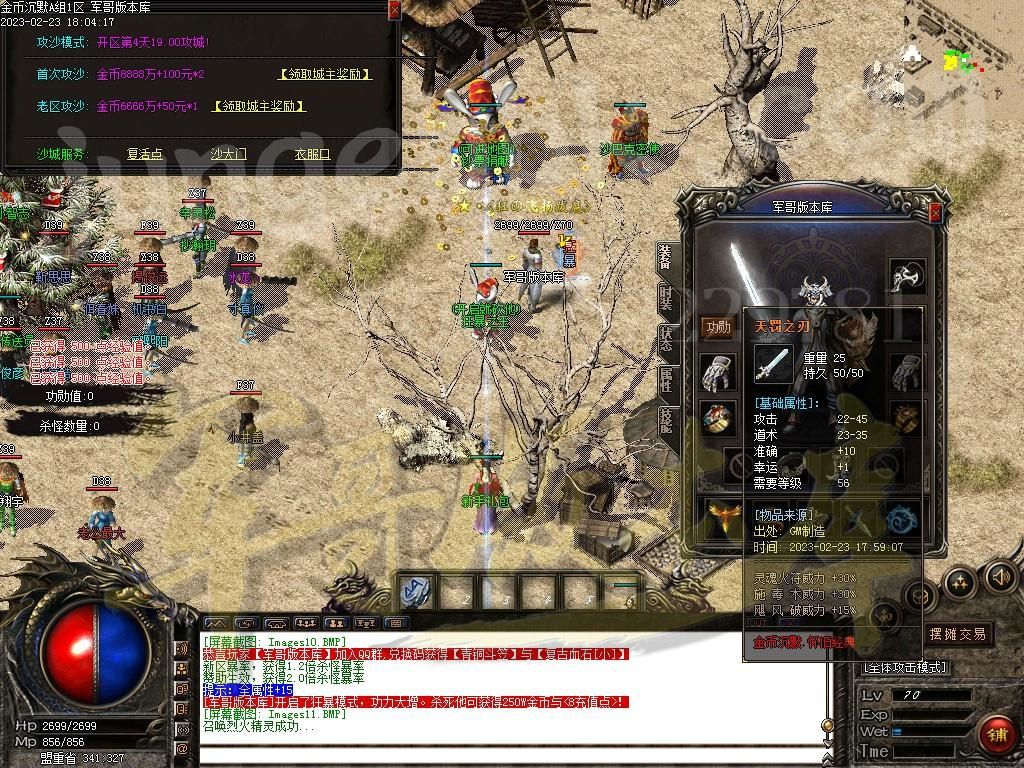This screenshot has width=1024, height=768.
Task: Open the 状态 status tab
Action: (666, 338)
